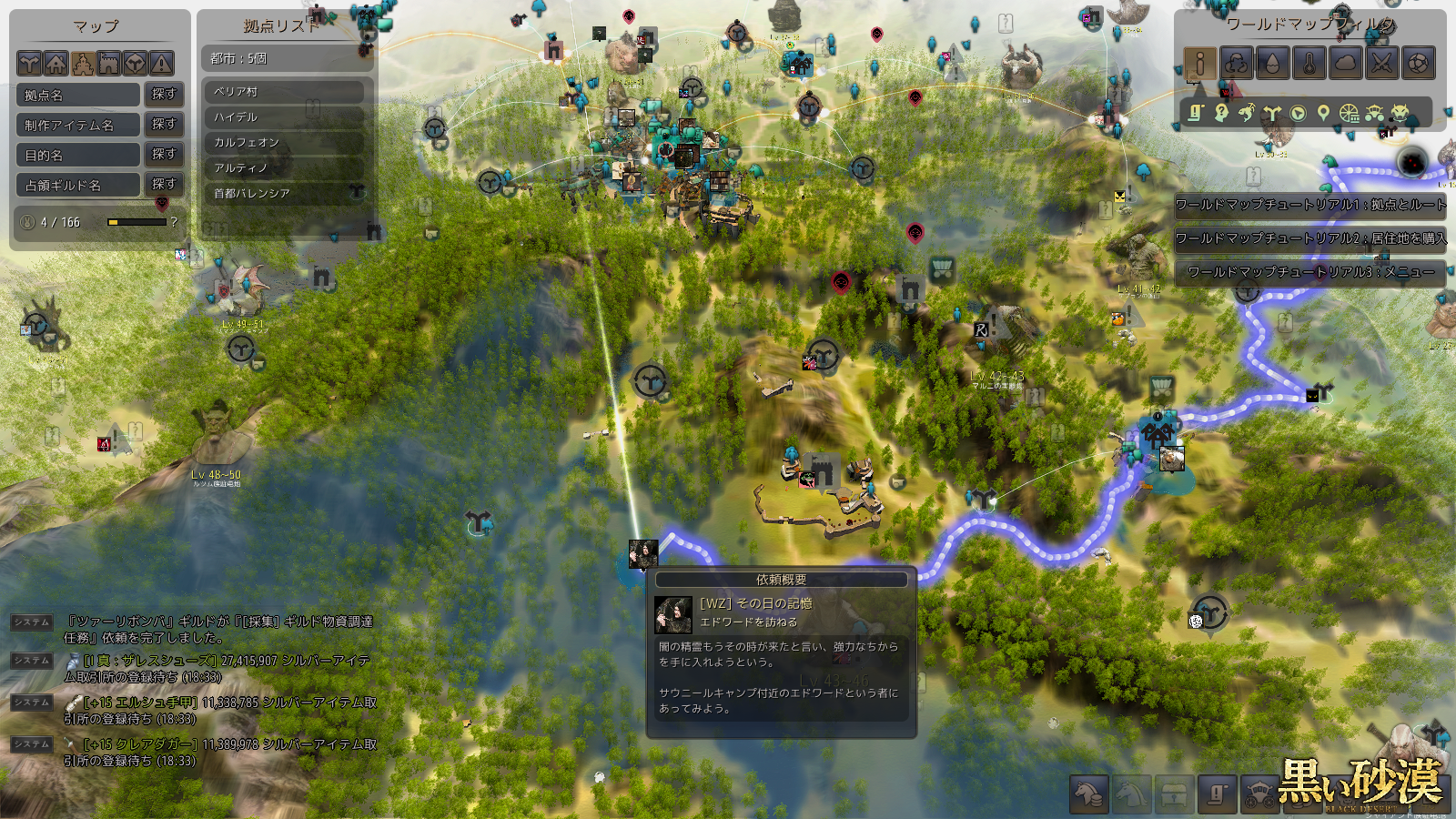Pick アルティノ from the node list
This screenshot has width=1456, height=819.
282,168
